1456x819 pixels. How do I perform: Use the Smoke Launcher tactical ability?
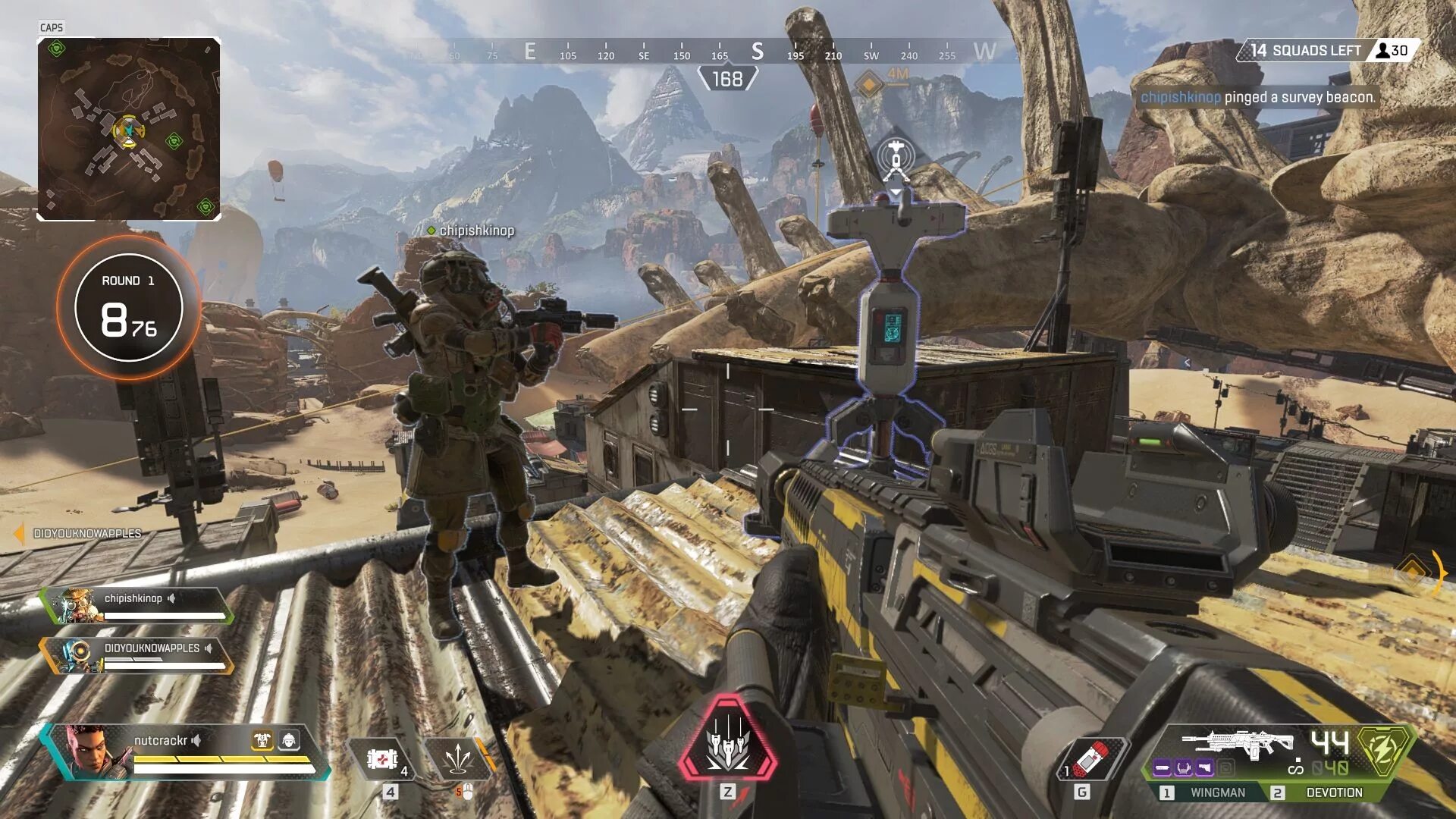point(457,759)
